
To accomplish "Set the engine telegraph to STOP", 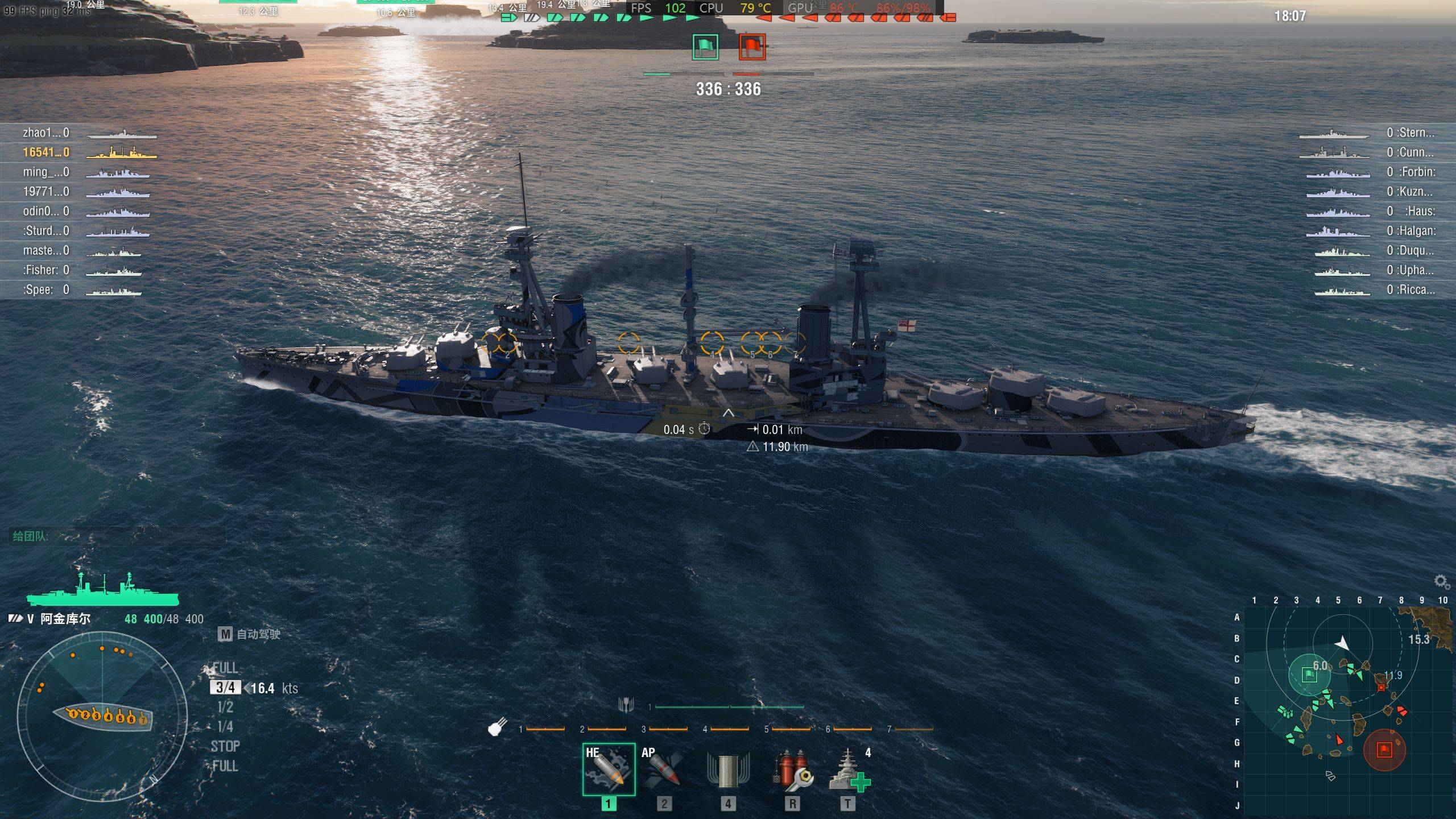I will [x=225, y=746].
